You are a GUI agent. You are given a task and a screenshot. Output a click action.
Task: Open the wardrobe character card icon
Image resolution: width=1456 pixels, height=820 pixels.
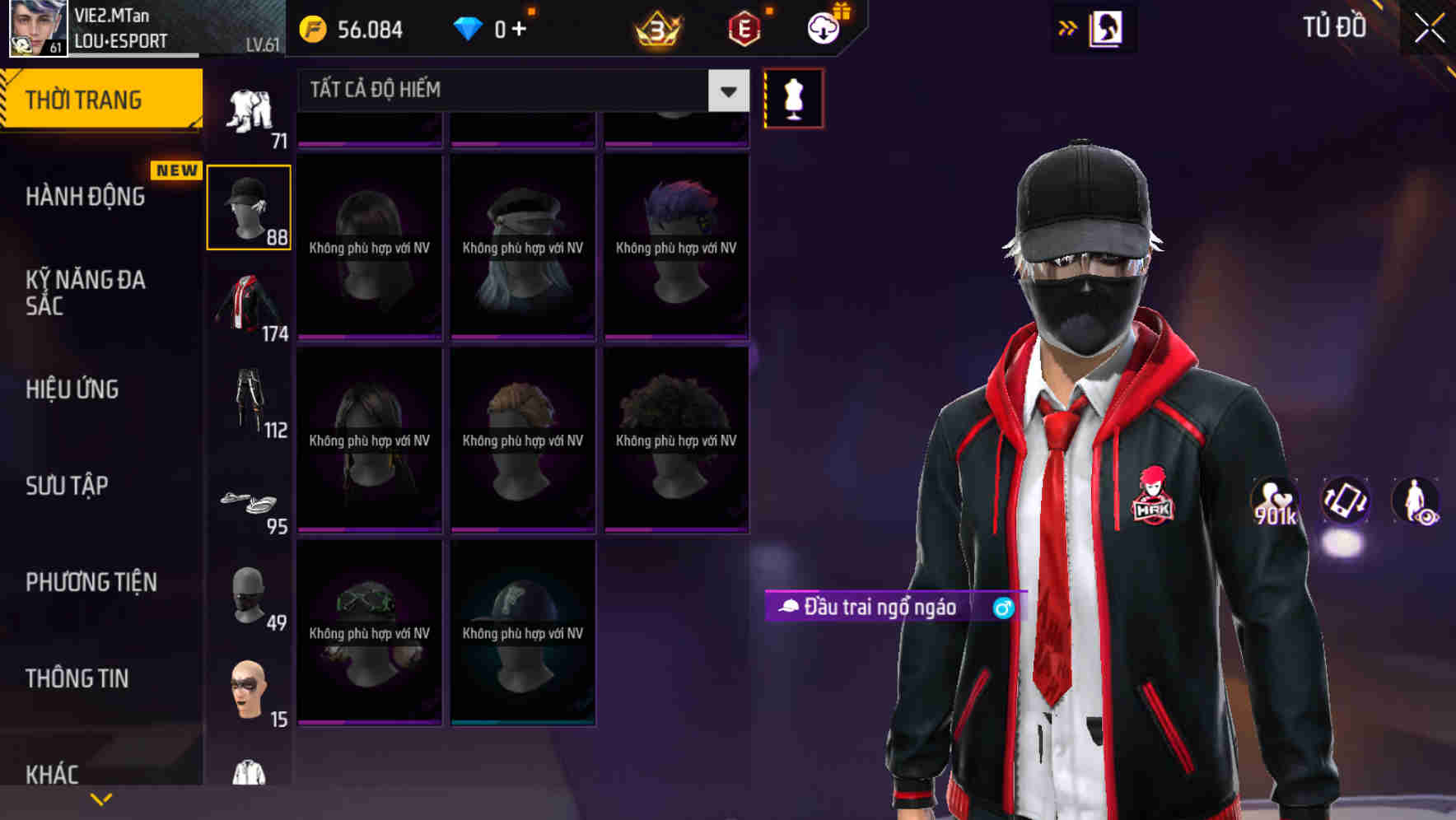tap(1108, 27)
